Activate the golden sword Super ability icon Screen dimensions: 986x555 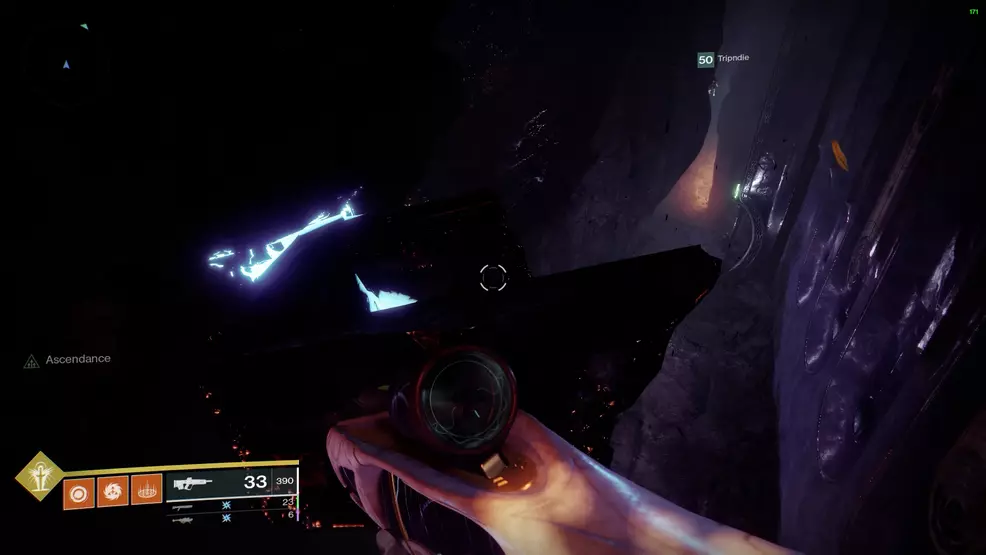tap(39, 475)
